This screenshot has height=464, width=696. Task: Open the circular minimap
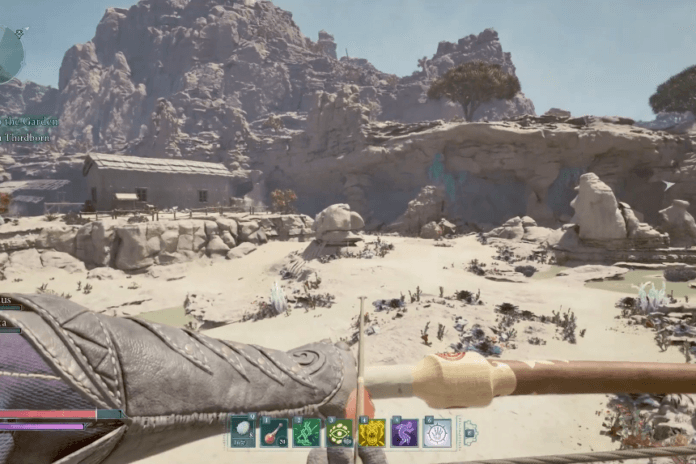pos(8,55)
